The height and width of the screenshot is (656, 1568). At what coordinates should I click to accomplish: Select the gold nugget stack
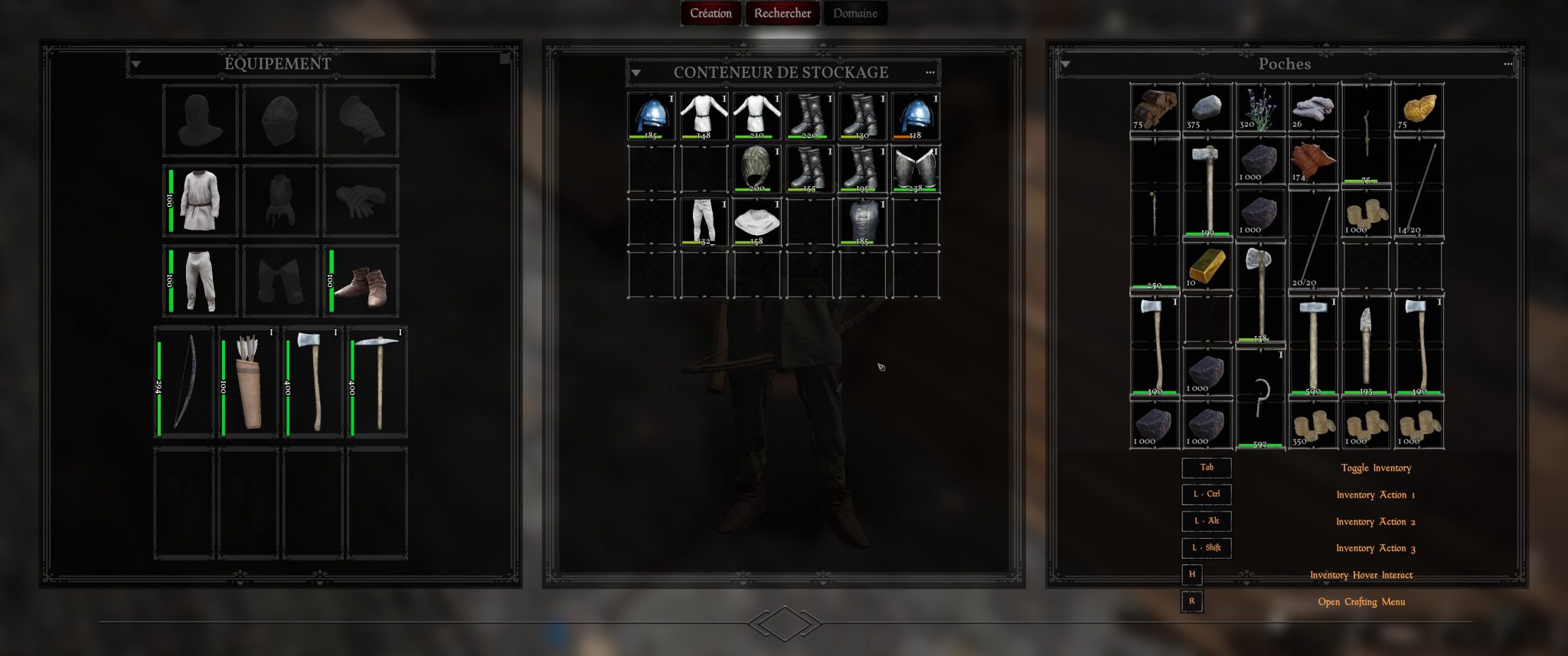click(1419, 108)
